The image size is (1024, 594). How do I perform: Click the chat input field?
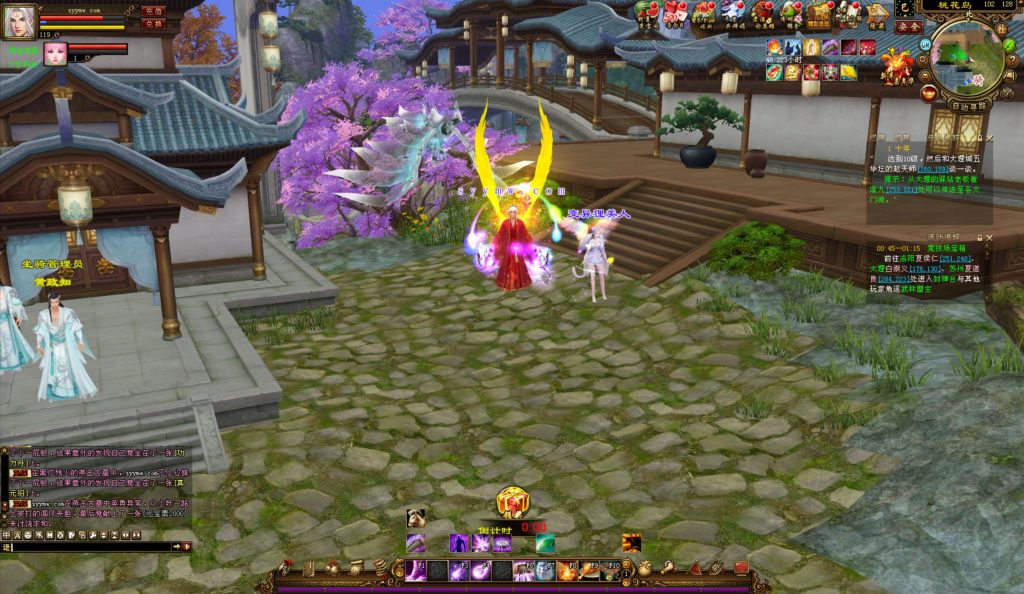[90, 547]
